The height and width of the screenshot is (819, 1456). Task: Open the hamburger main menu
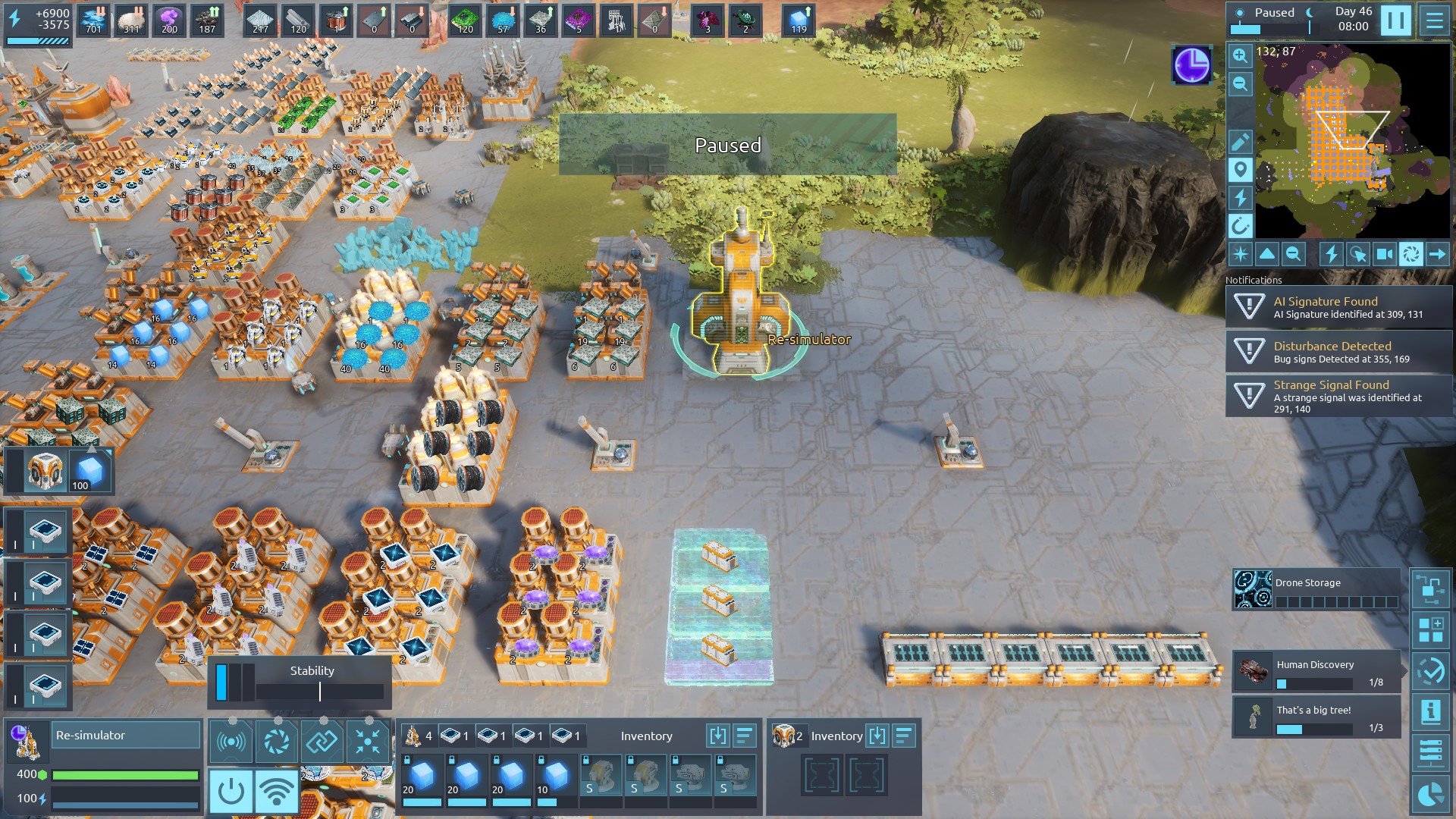coord(1434,20)
